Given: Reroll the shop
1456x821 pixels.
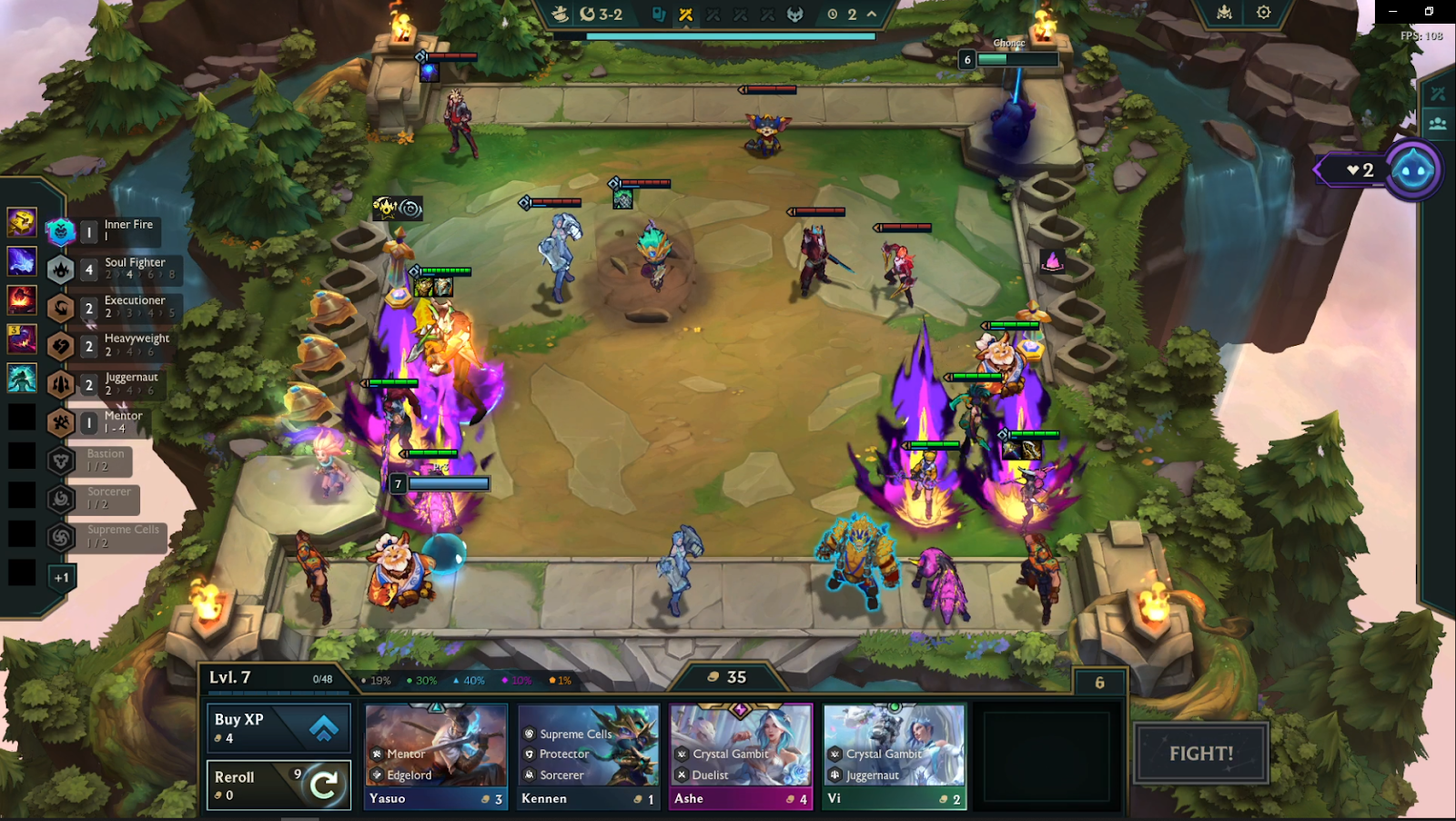Looking at the screenshot, I should 278,785.
